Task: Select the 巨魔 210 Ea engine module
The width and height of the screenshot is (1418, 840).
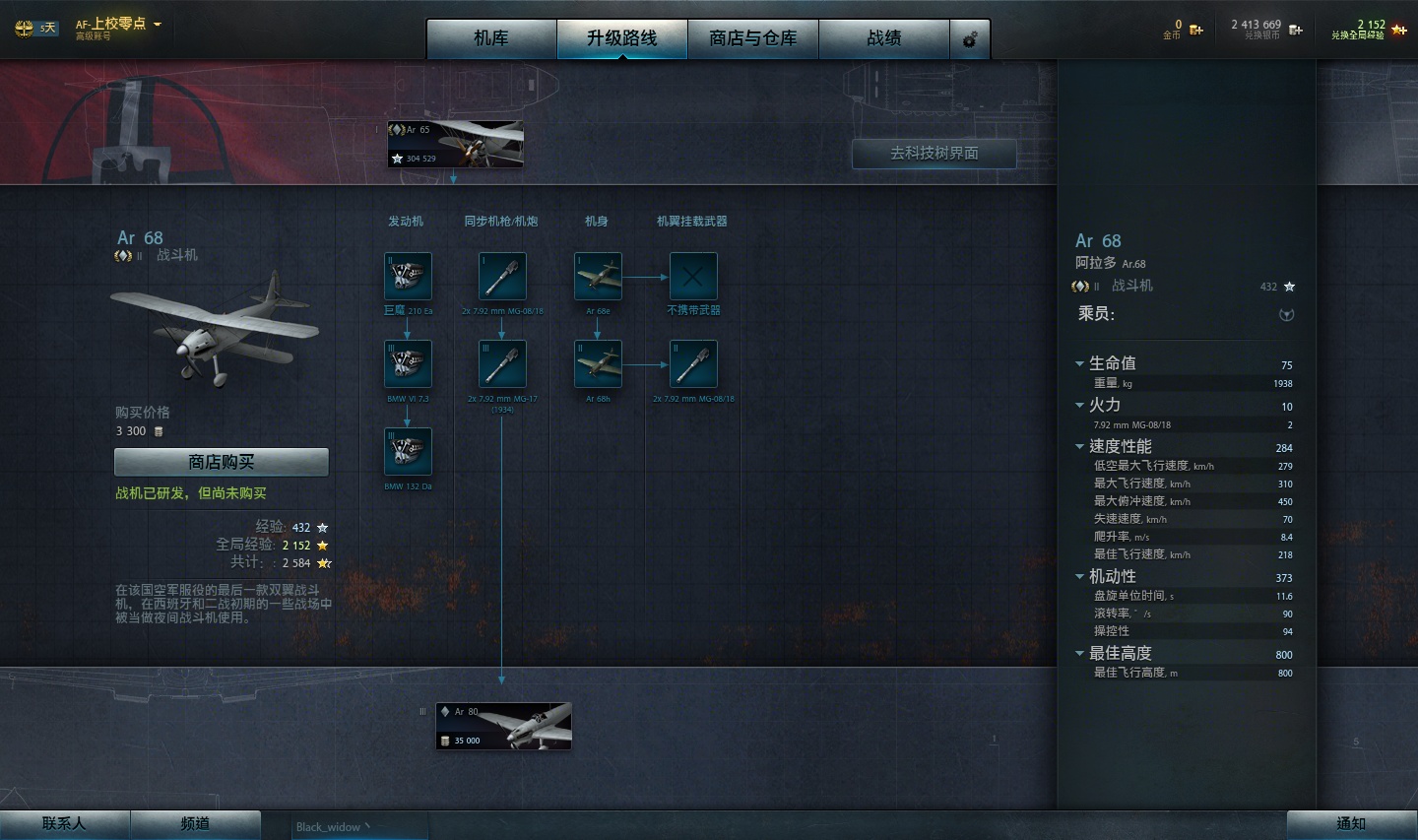Action: 408,277
